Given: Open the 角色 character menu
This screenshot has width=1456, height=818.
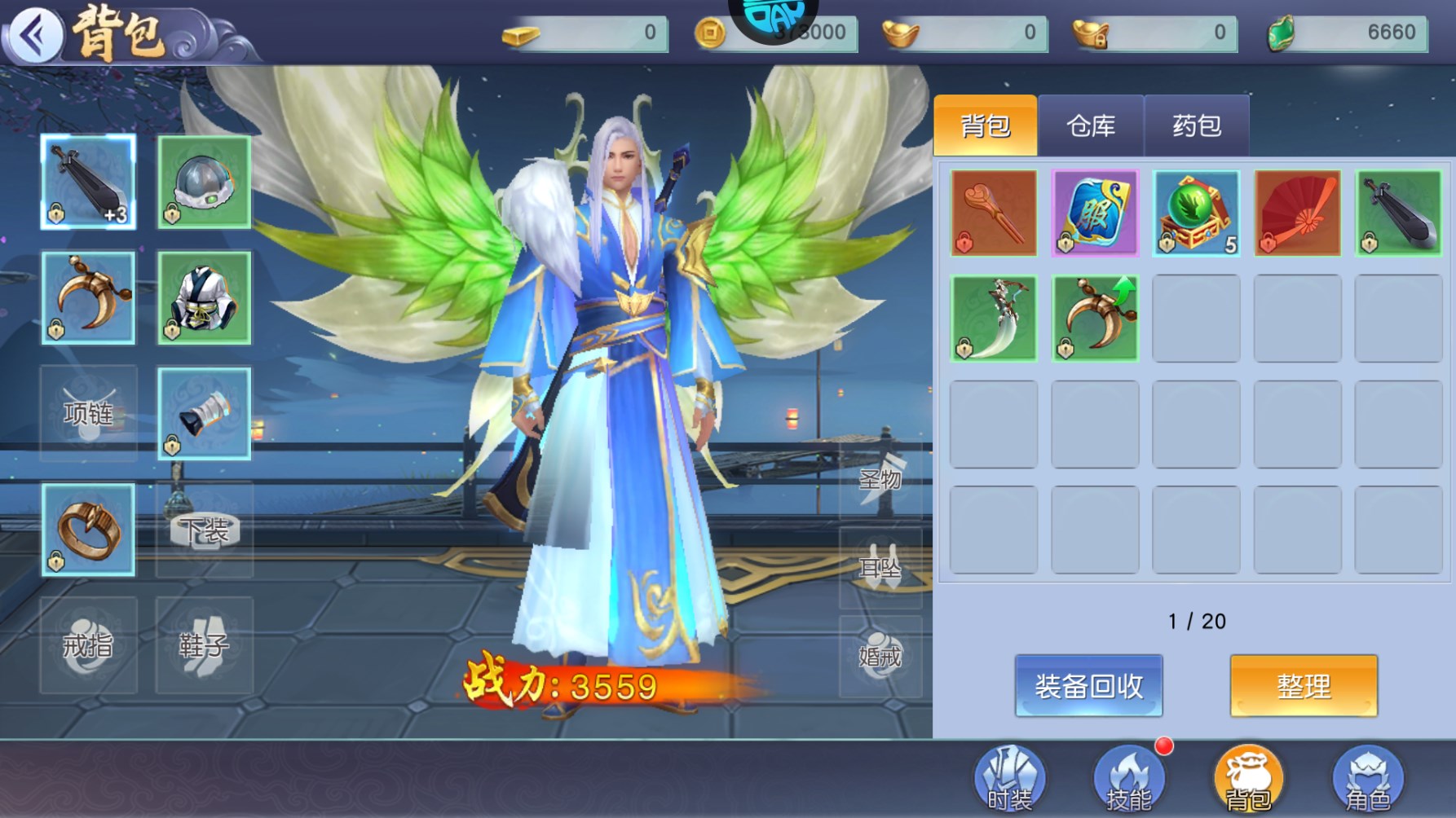Looking at the screenshot, I should pos(1367,780).
